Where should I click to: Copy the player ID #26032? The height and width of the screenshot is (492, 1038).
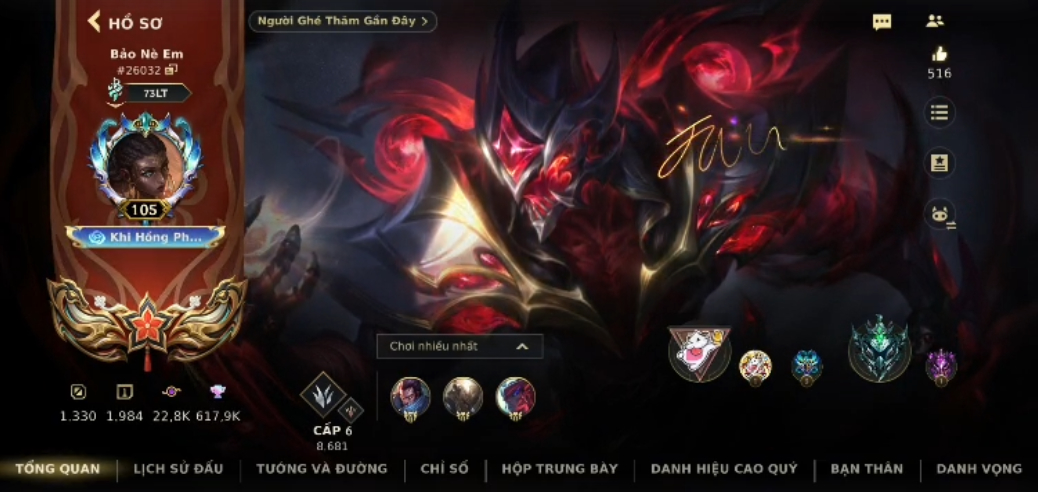tap(172, 69)
